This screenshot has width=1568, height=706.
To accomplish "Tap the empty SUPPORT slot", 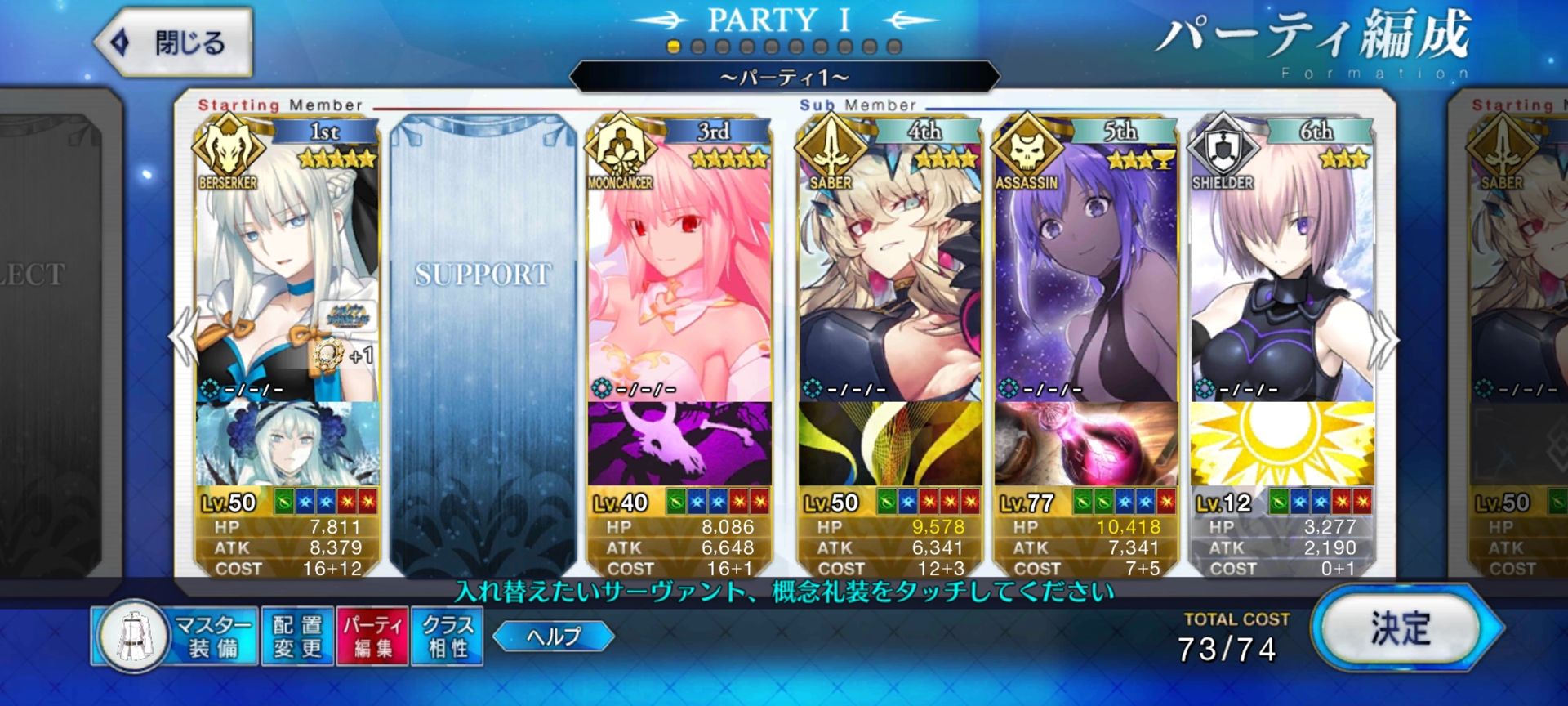I will 483,343.
